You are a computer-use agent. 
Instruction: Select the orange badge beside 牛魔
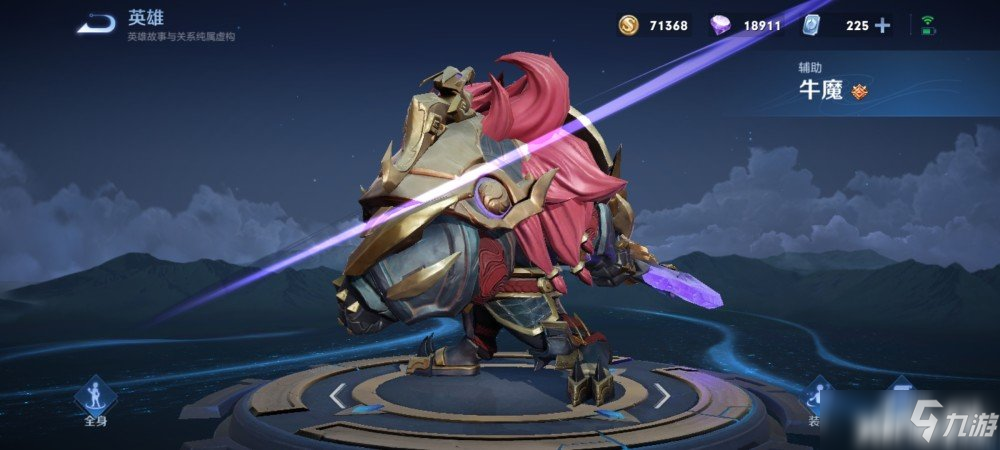(x=860, y=92)
